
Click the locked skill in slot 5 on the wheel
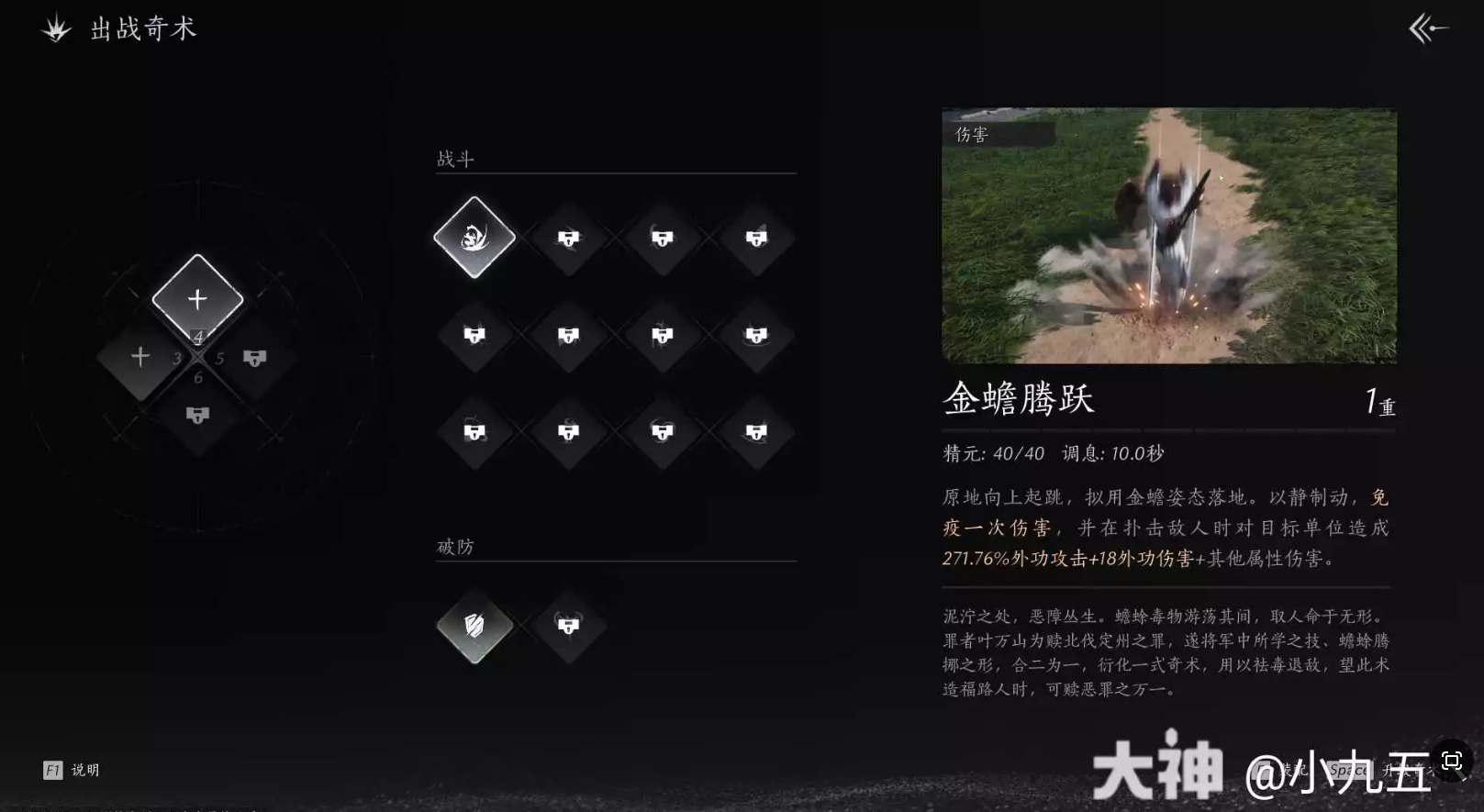click(254, 358)
